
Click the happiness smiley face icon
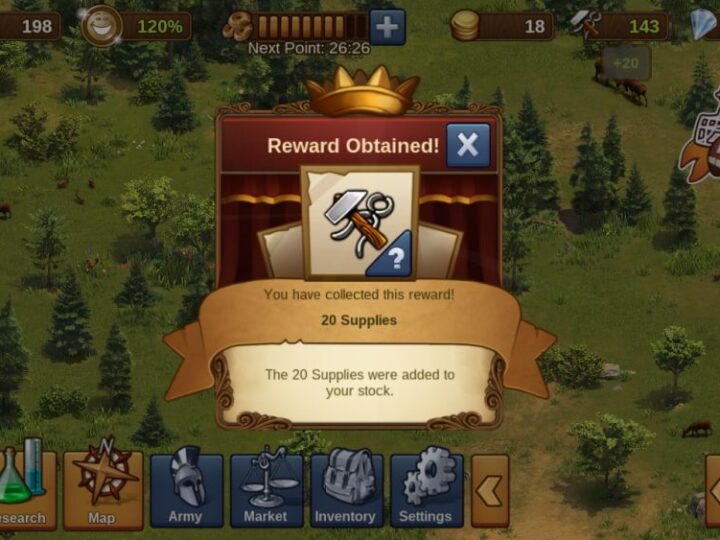100,25
